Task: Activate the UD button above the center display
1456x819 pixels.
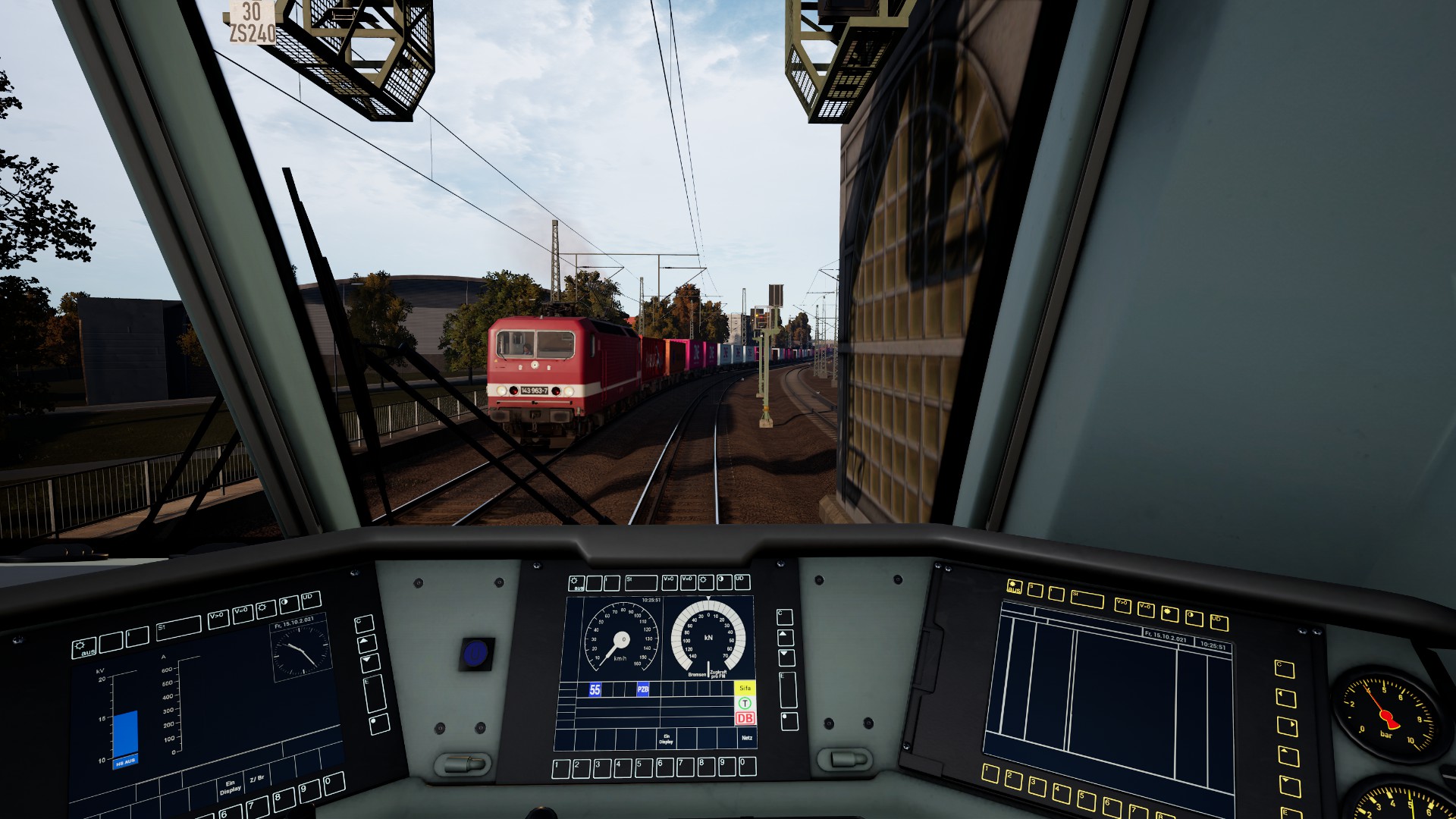Action: [x=742, y=582]
